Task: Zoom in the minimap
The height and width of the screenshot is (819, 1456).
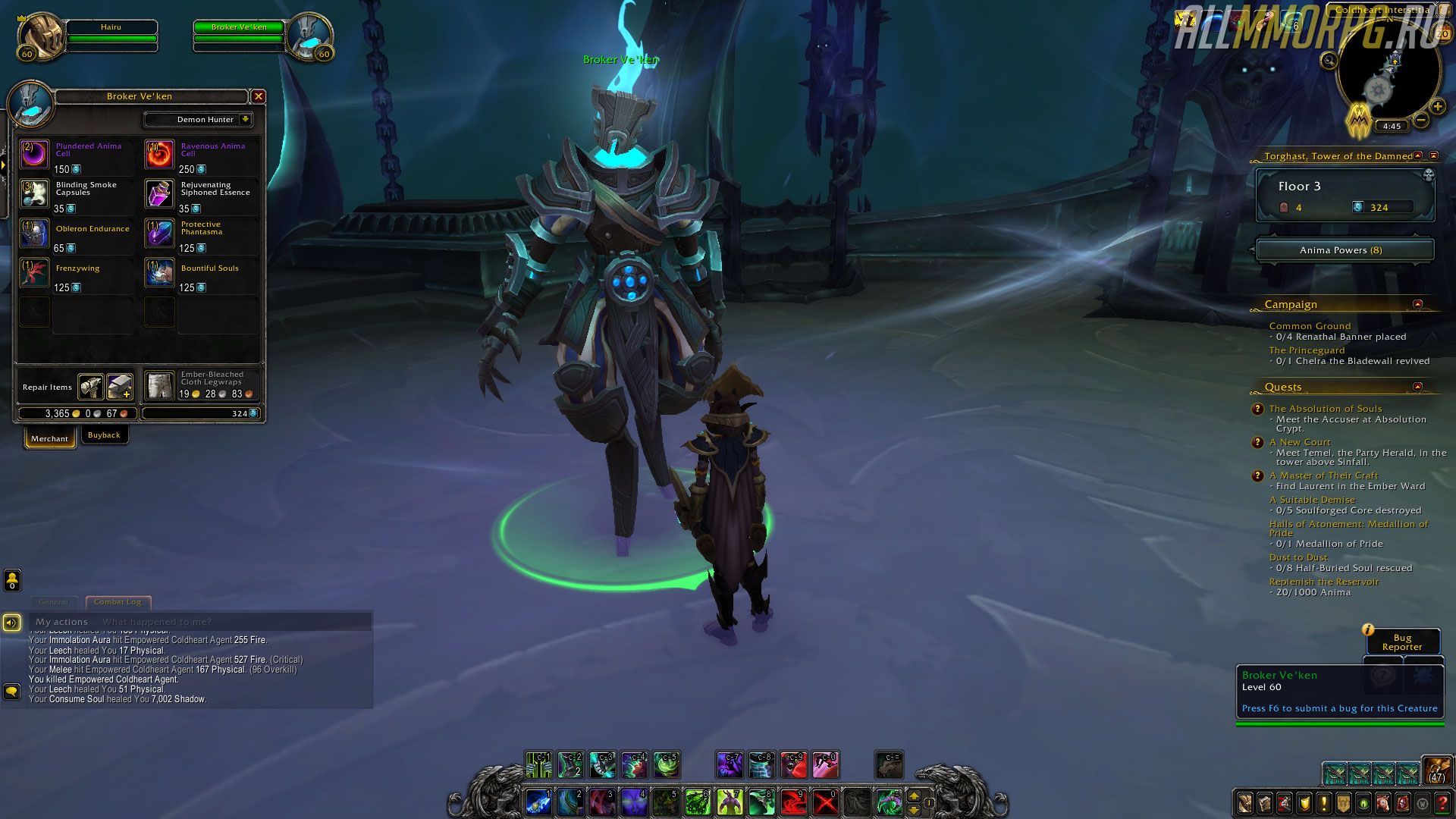Action: (x=1437, y=107)
